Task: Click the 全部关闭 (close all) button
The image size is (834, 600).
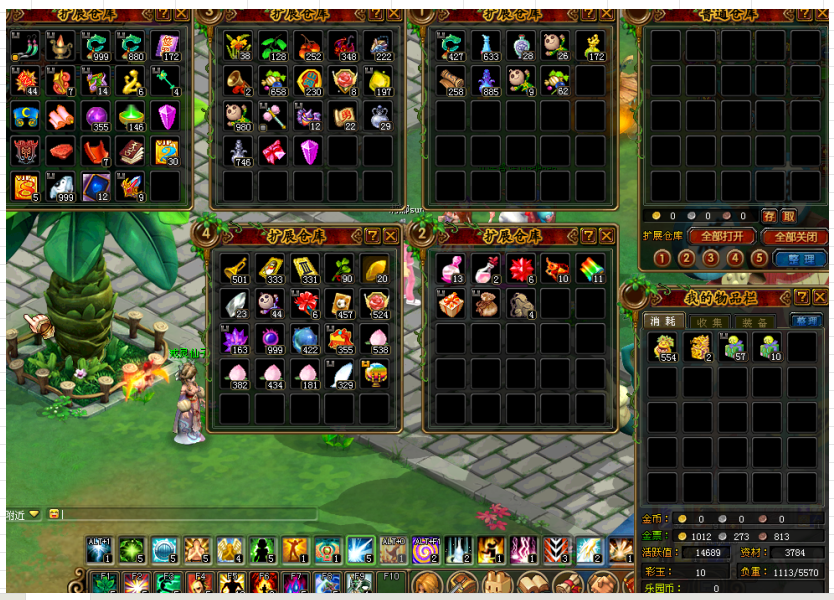Action: click(x=795, y=237)
